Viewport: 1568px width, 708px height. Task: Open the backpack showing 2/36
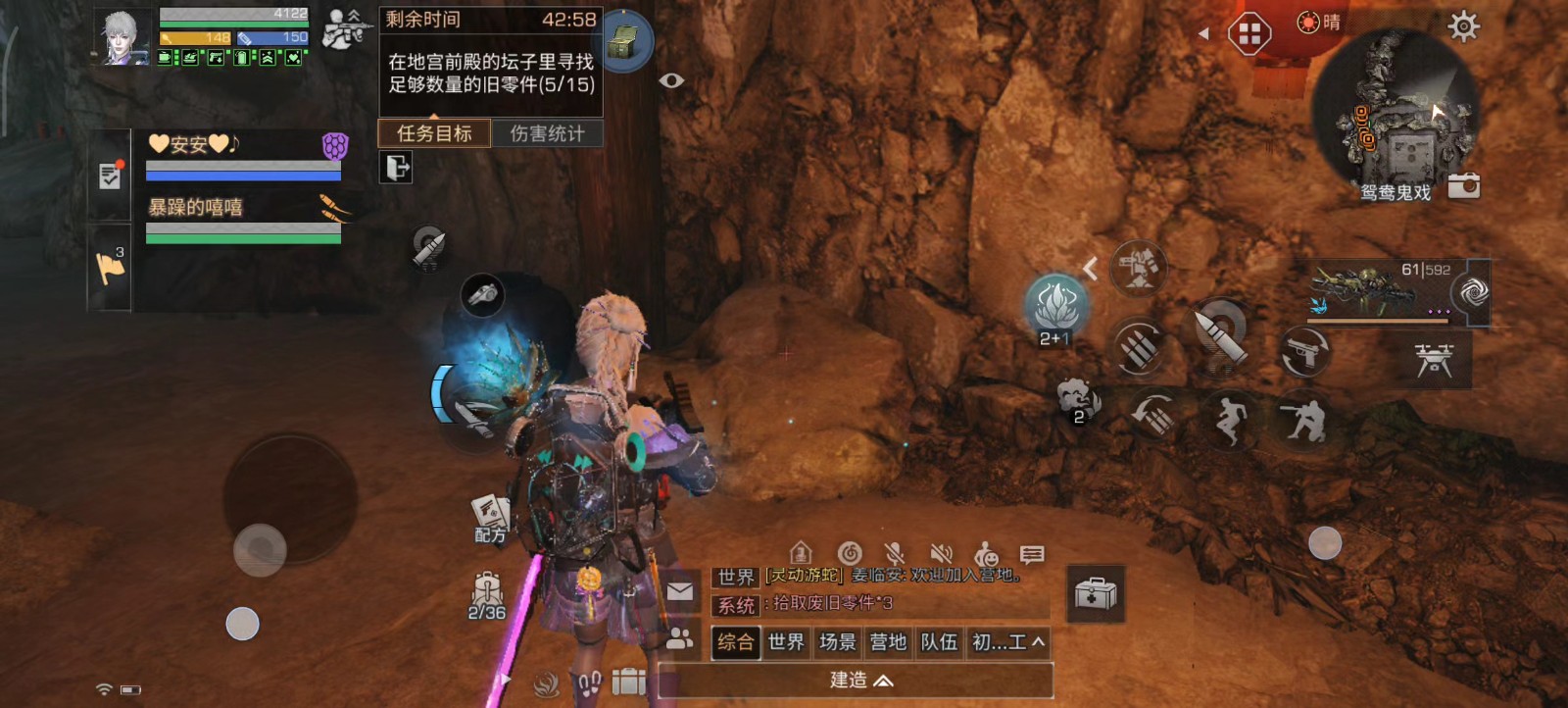(x=487, y=596)
